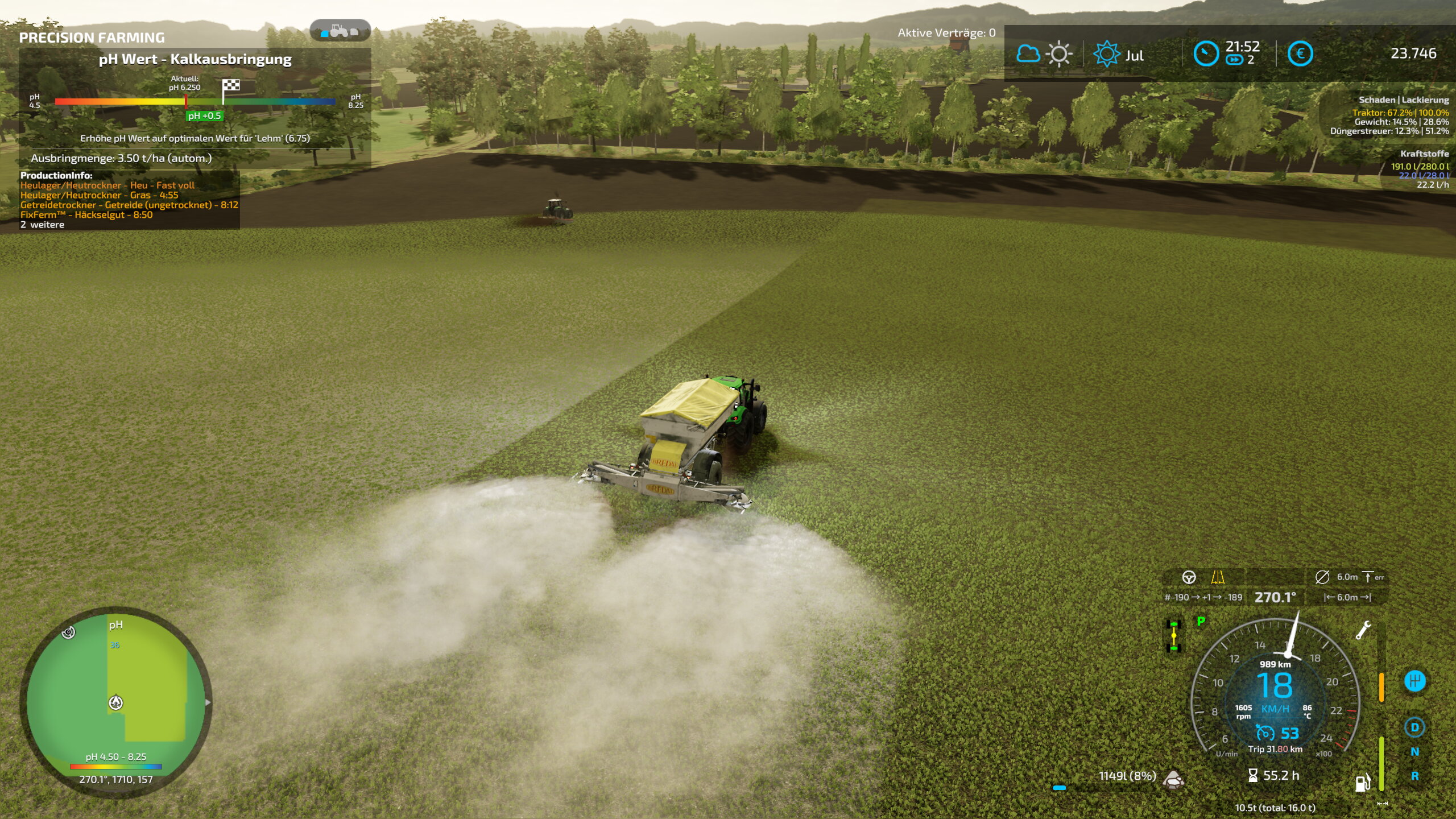Screen dimensions: 1456x819
Task: Toggle the yellow lane guidance icon
Action: tap(1218, 577)
